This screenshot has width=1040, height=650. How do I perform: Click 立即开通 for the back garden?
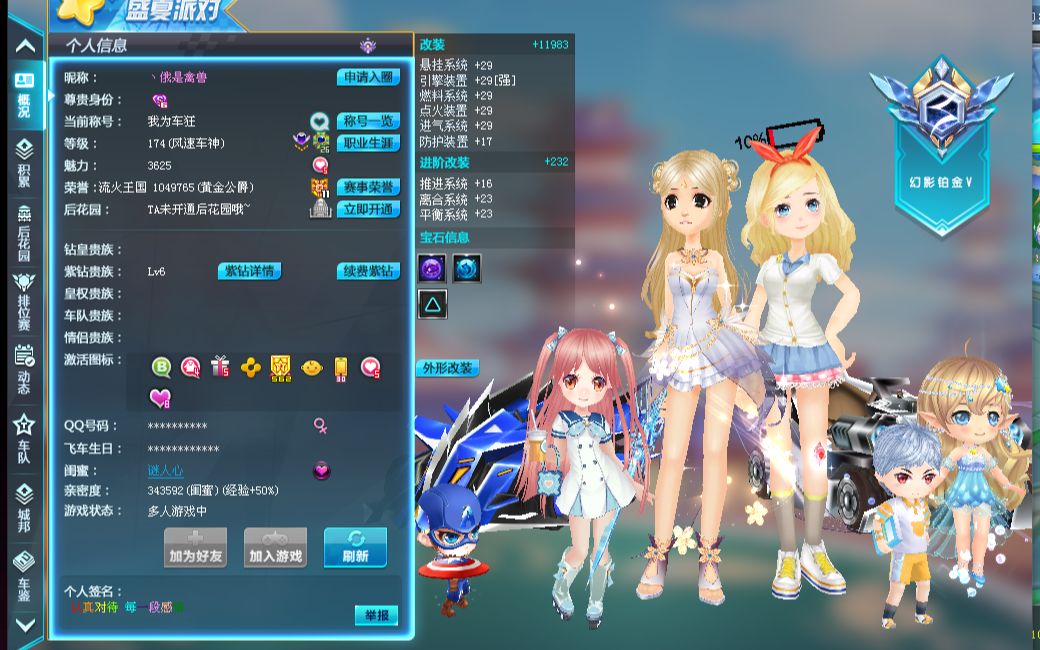(368, 209)
